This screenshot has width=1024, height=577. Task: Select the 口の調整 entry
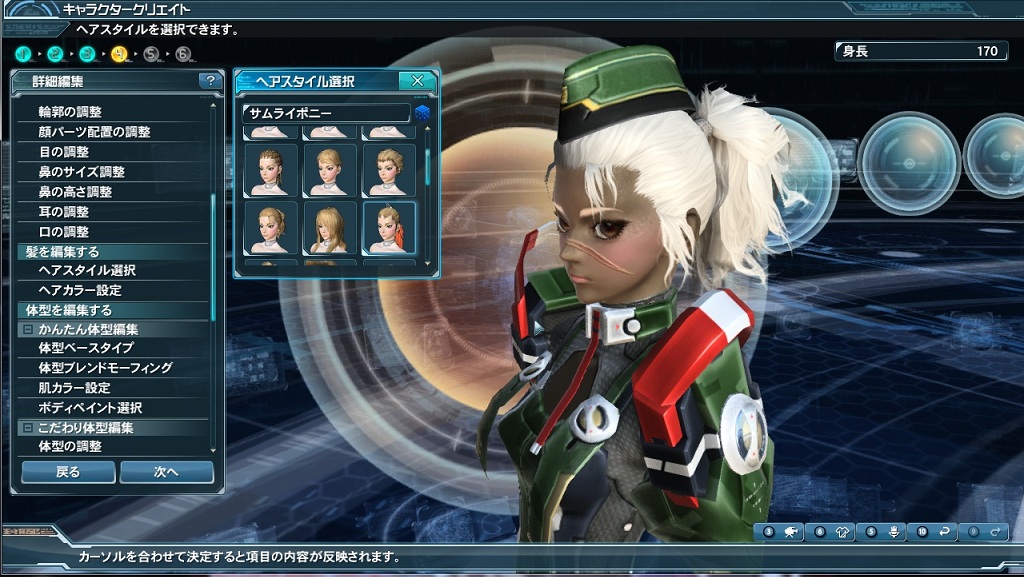[64, 232]
